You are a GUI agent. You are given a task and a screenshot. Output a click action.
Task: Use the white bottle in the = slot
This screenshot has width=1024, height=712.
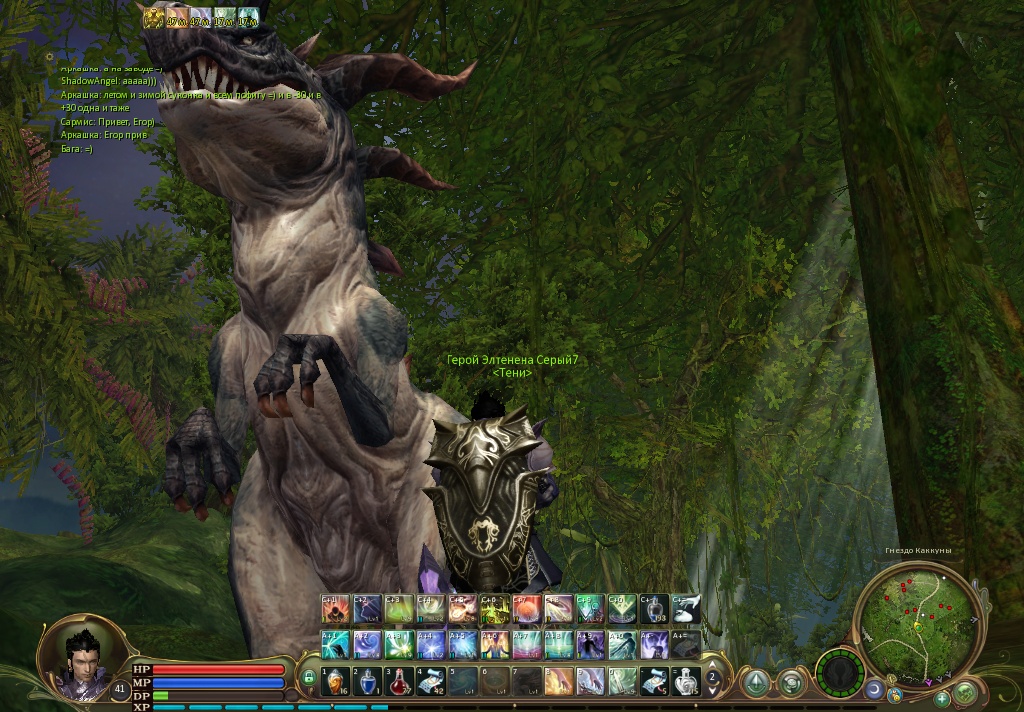(687, 682)
